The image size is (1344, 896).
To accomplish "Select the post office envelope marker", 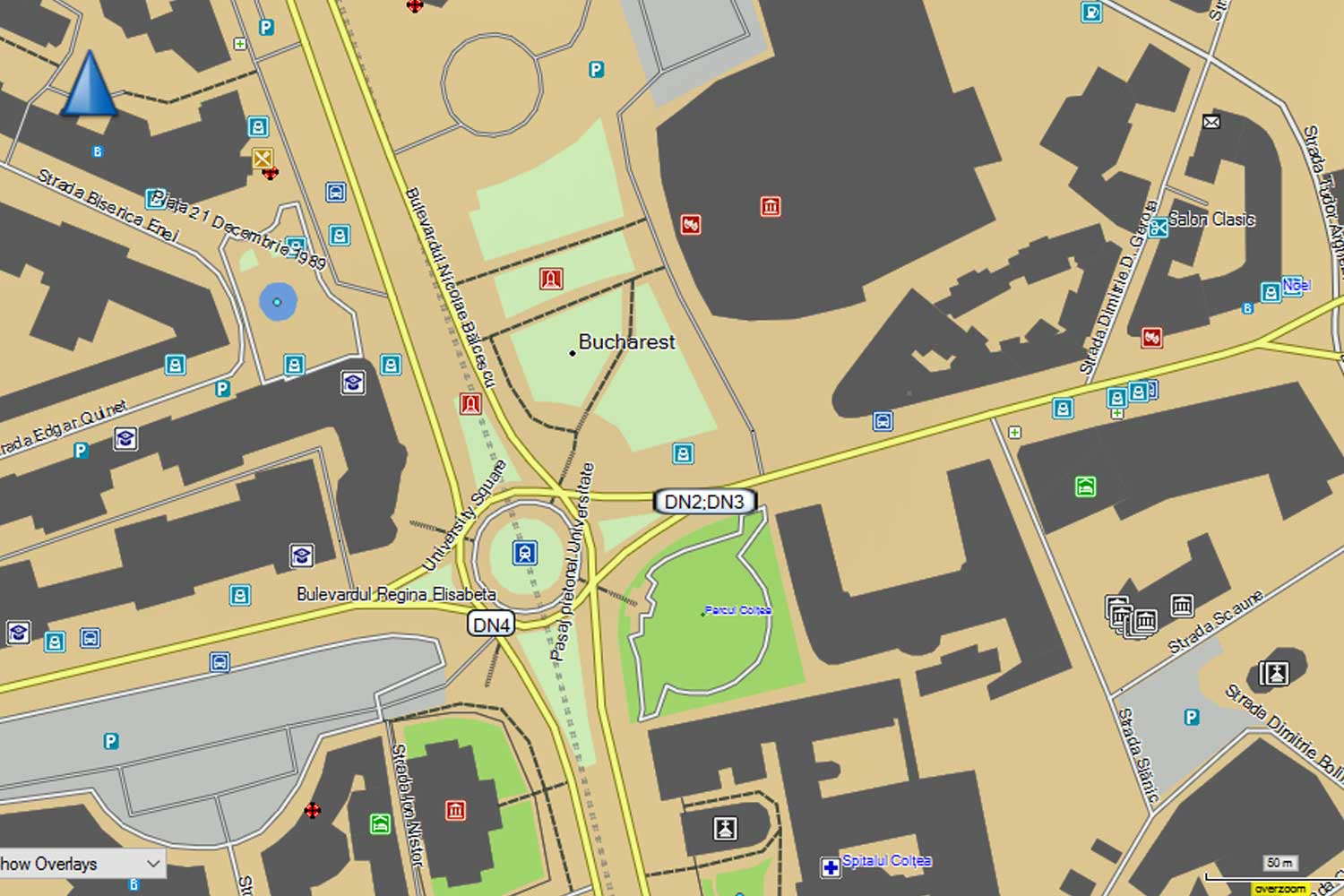I will pyautogui.click(x=1211, y=122).
